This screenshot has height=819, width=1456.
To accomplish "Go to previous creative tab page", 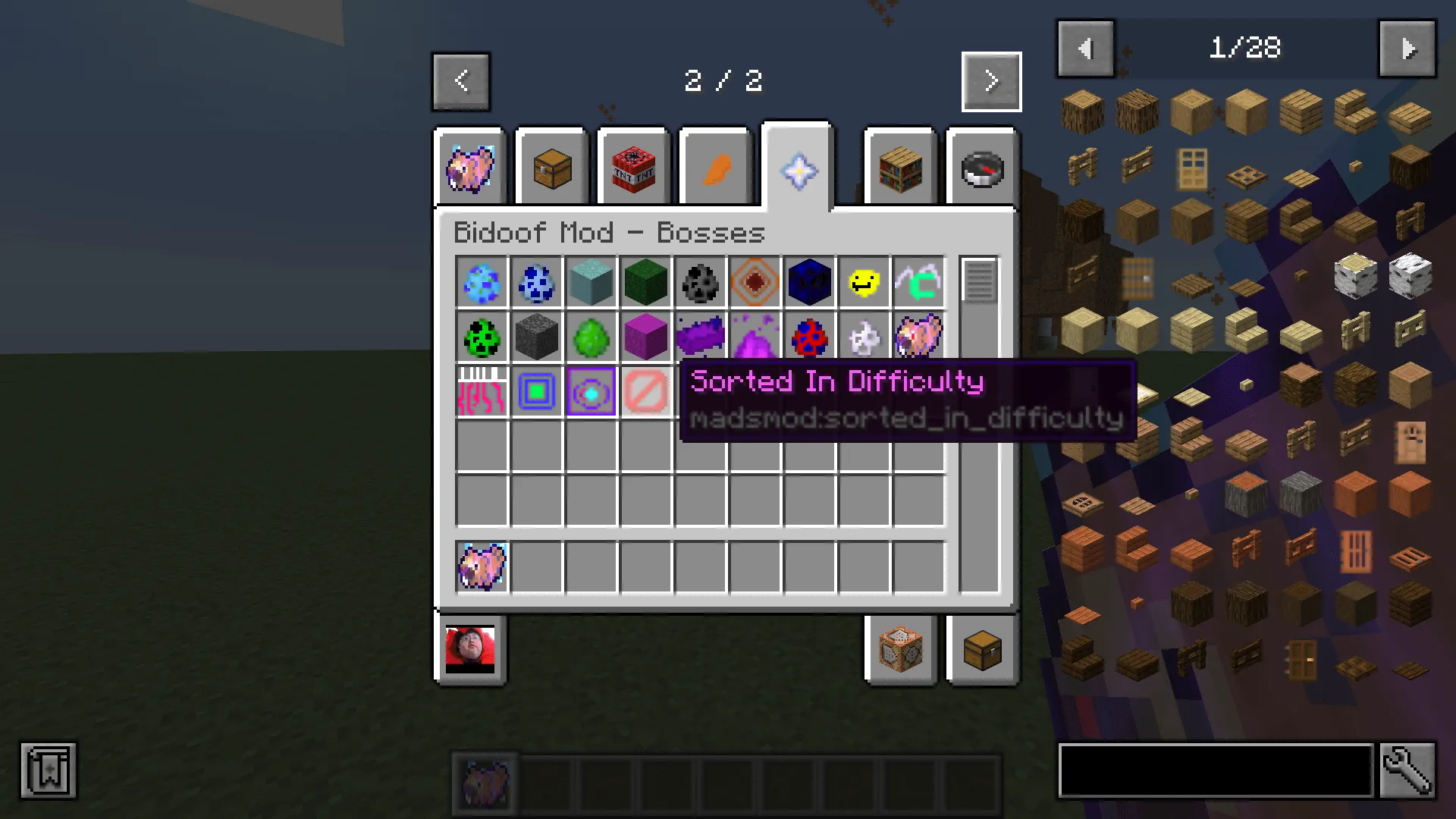I will (x=461, y=81).
